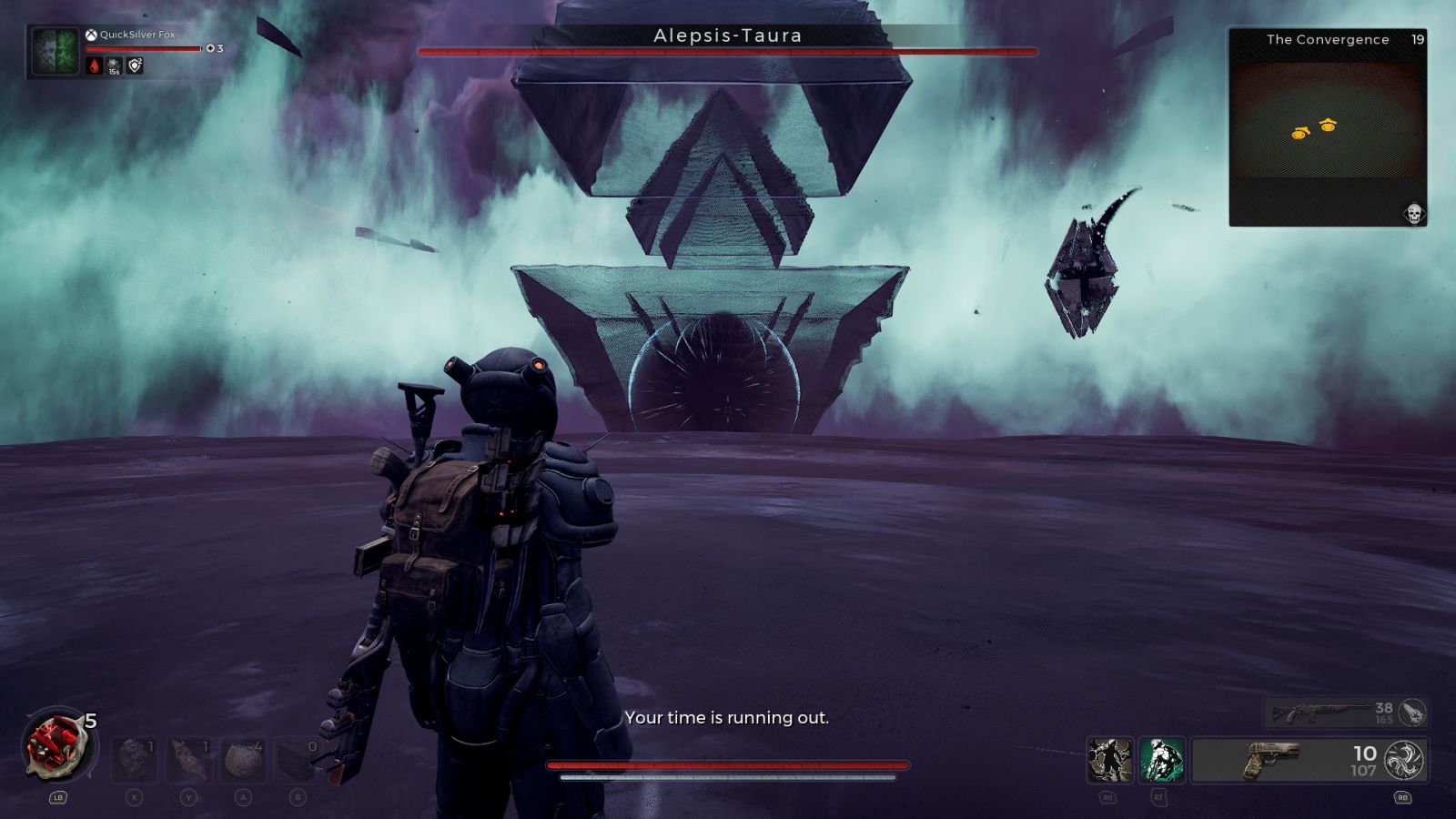Select the dark rock consumable slot

pos(135,759)
